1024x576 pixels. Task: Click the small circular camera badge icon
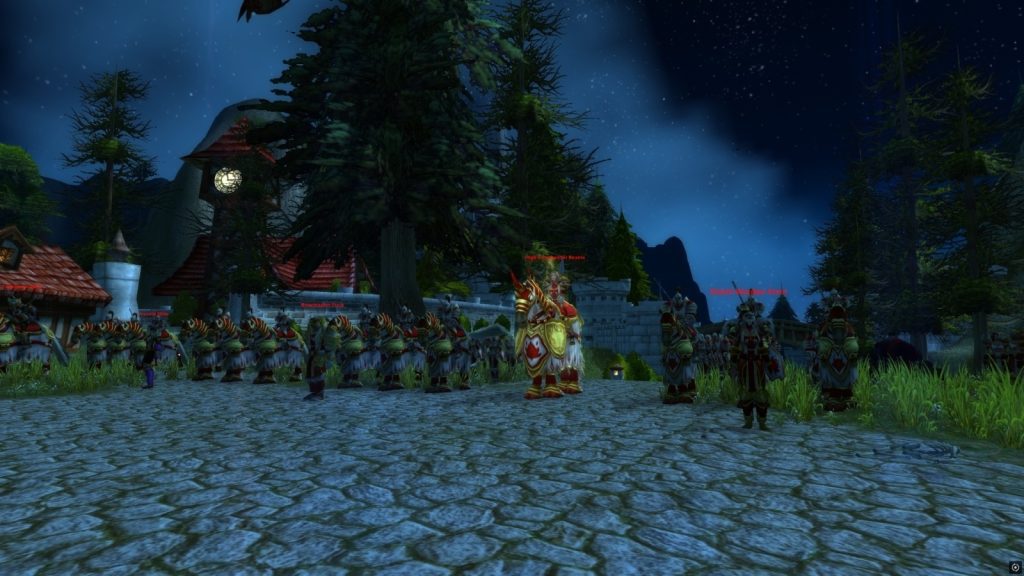[1014, 567]
